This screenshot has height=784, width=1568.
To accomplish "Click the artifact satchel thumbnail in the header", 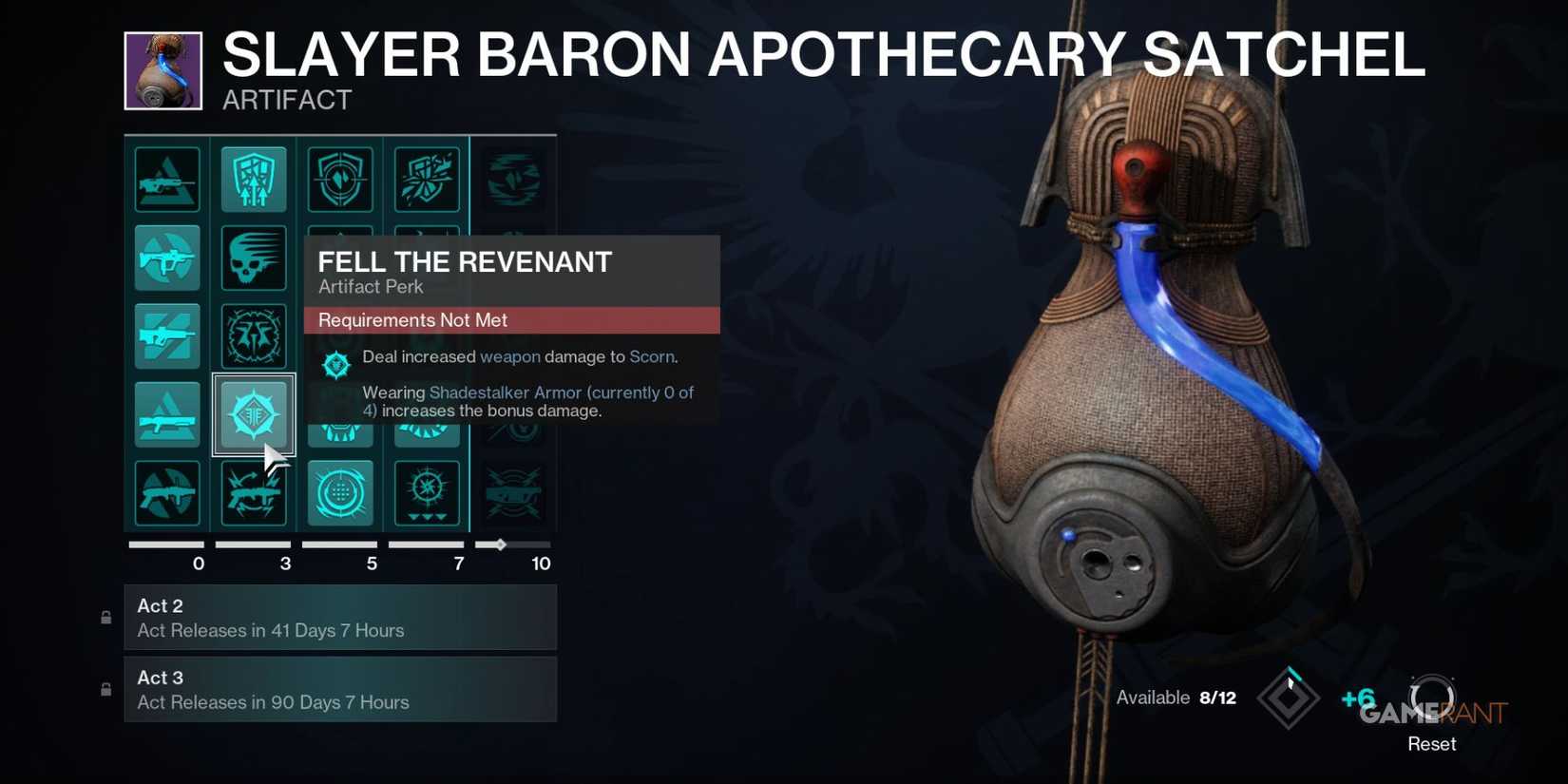I will click(163, 71).
